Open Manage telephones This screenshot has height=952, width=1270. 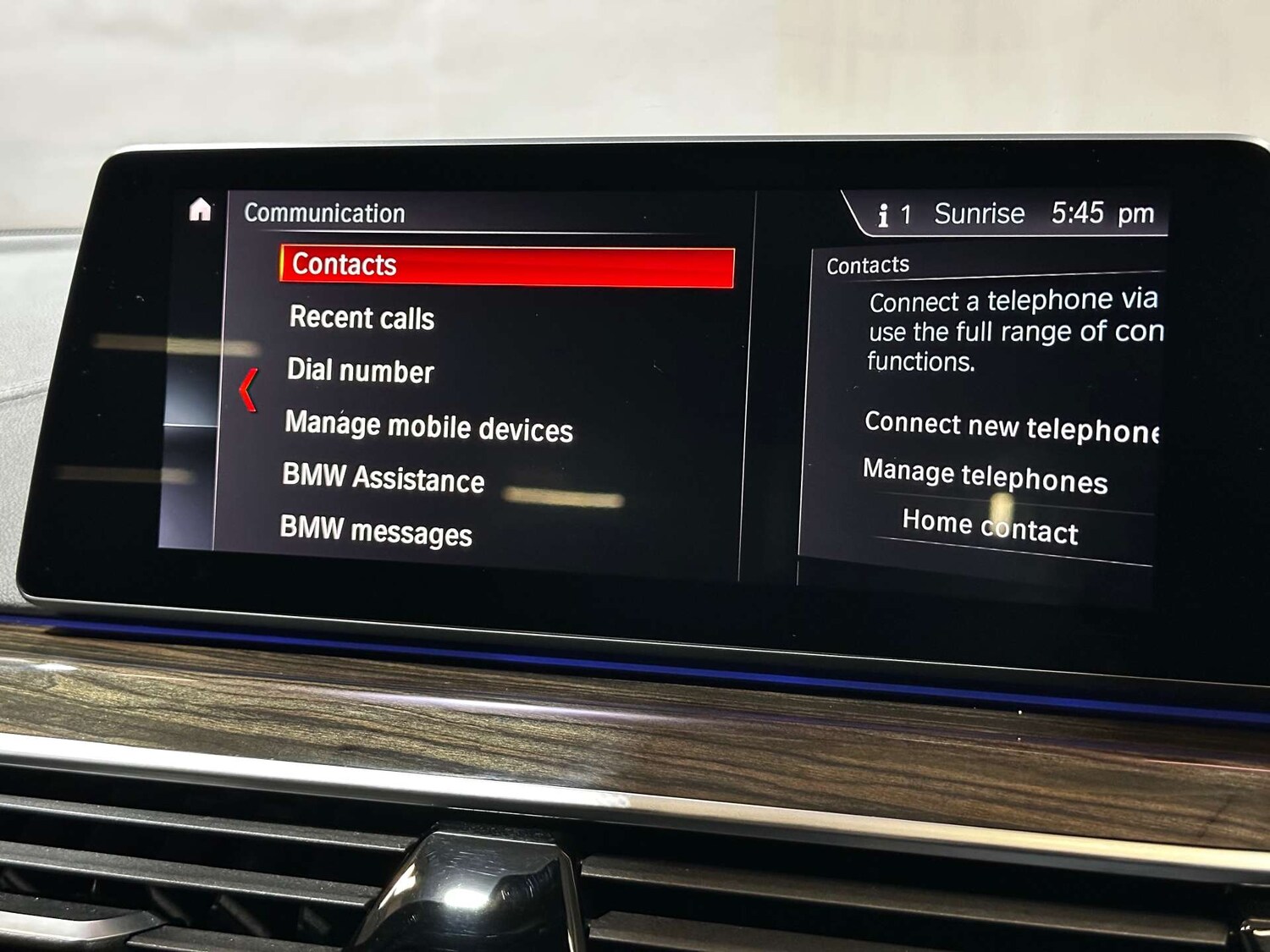pyautogui.click(x=985, y=479)
